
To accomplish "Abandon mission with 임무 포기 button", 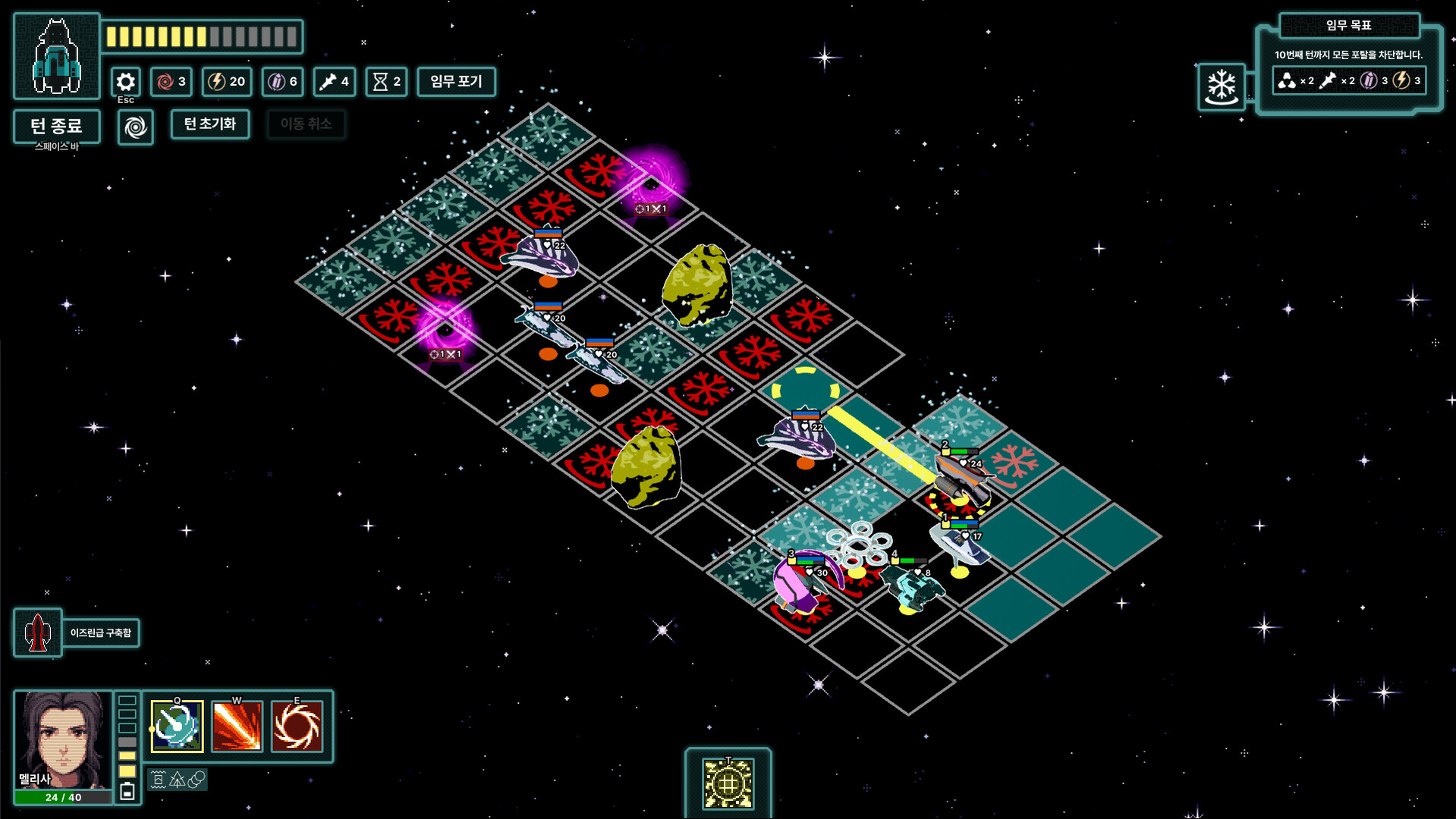I will coord(456,81).
